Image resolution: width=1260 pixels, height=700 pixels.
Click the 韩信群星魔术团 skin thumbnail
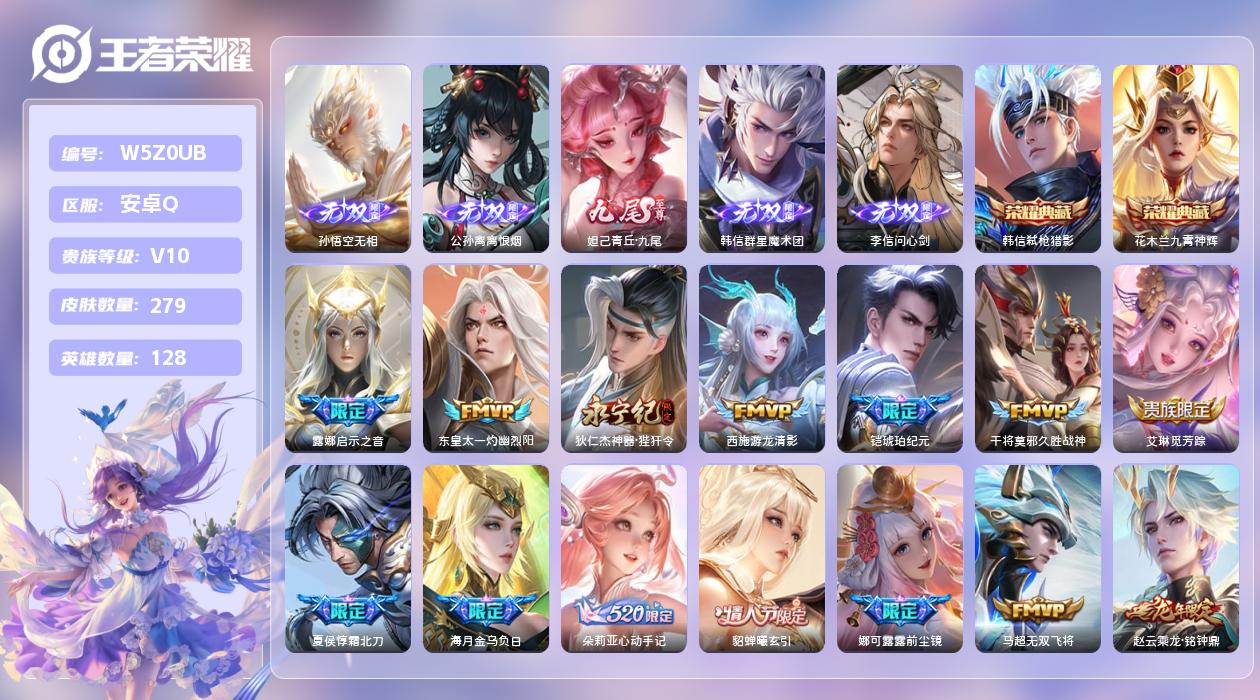click(762, 158)
